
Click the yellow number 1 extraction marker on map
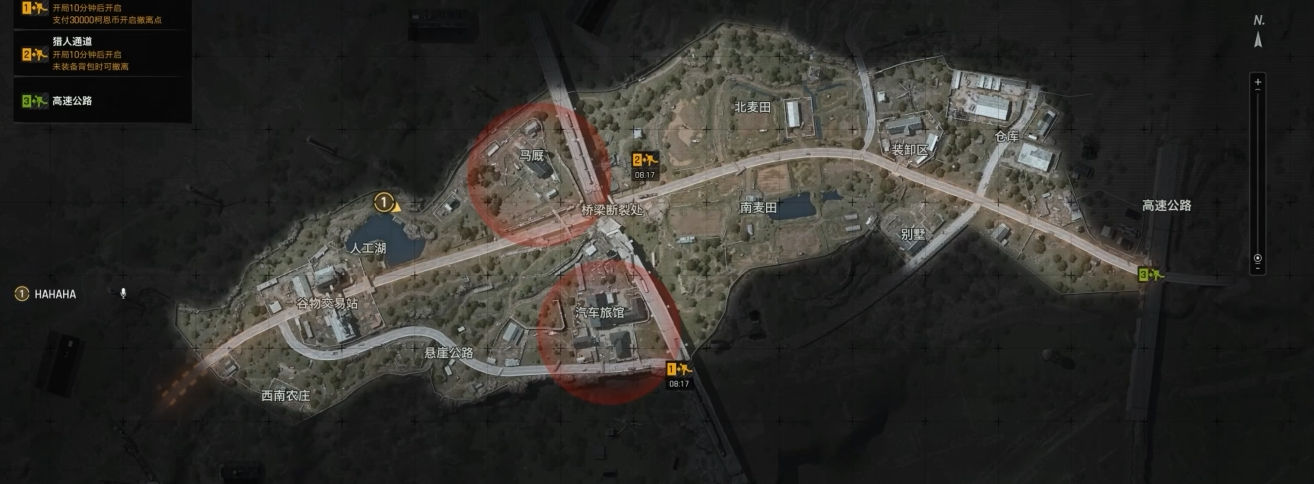[679, 370]
